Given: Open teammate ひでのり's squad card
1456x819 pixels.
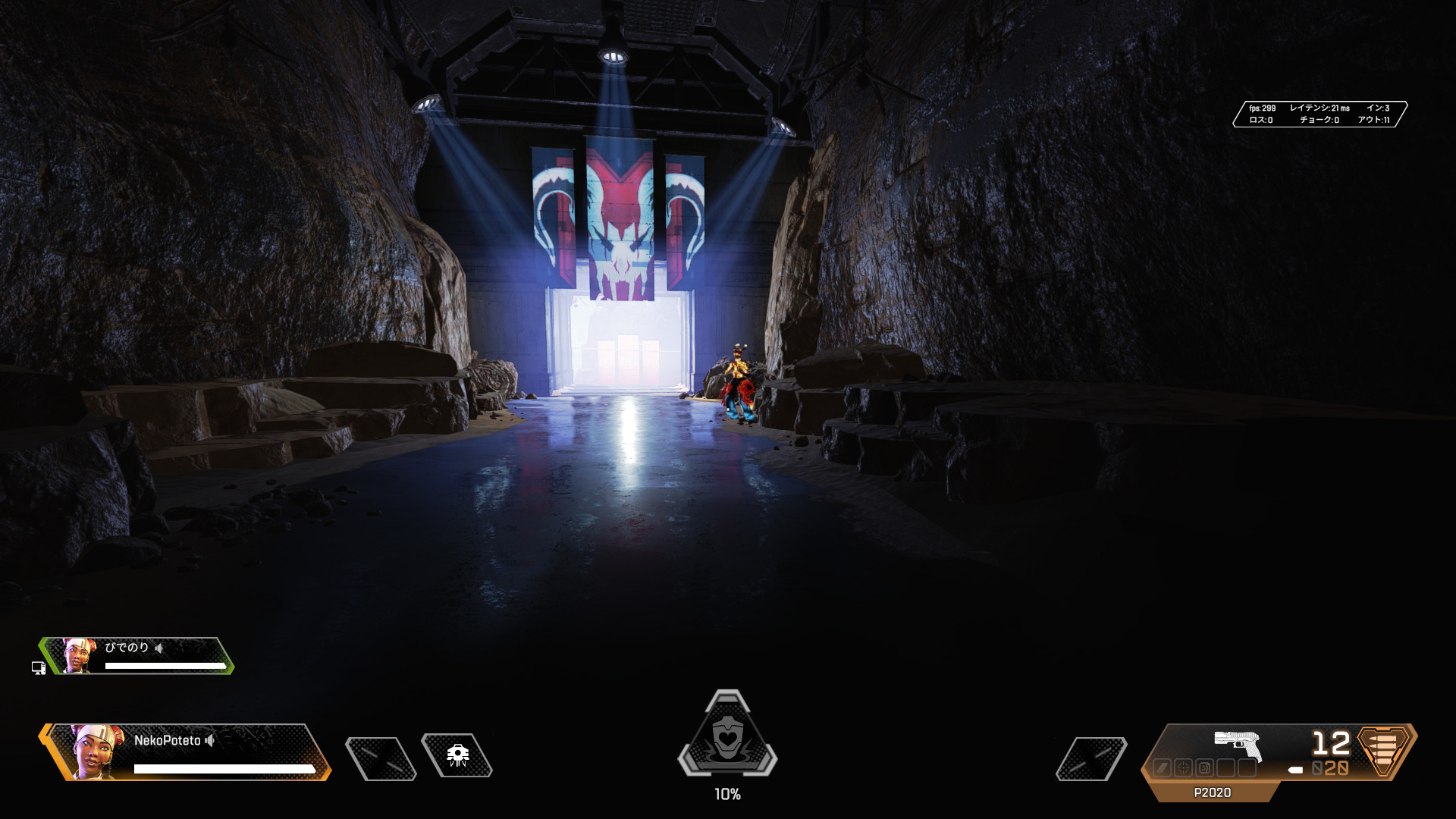Looking at the screenshot, I should 138,656.
